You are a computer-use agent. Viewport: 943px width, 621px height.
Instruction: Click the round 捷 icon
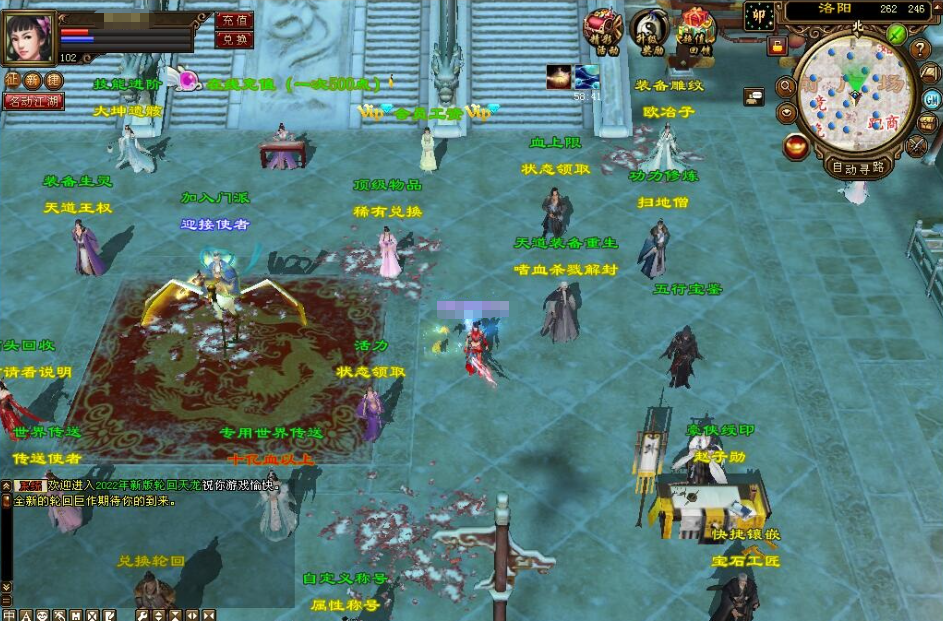click(x=53, y=80)
